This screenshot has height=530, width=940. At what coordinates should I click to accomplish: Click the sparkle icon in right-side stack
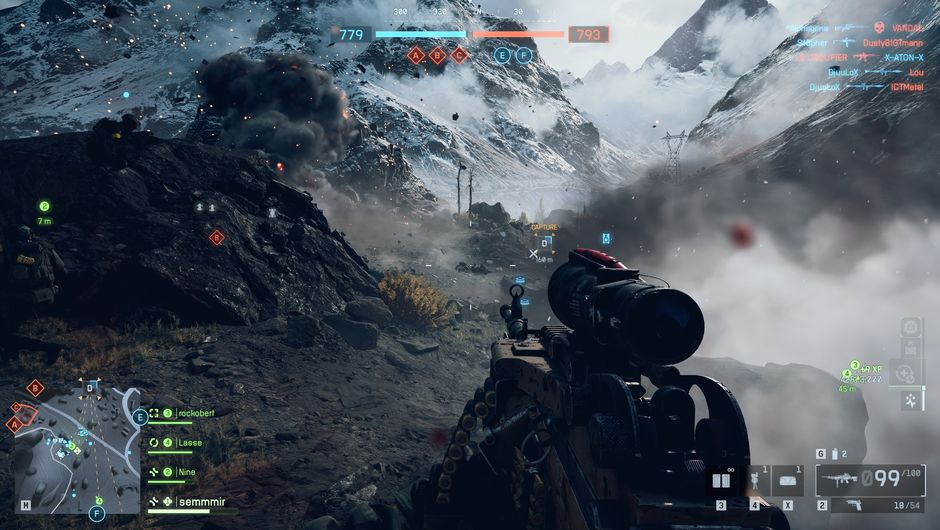pos(911,400)
